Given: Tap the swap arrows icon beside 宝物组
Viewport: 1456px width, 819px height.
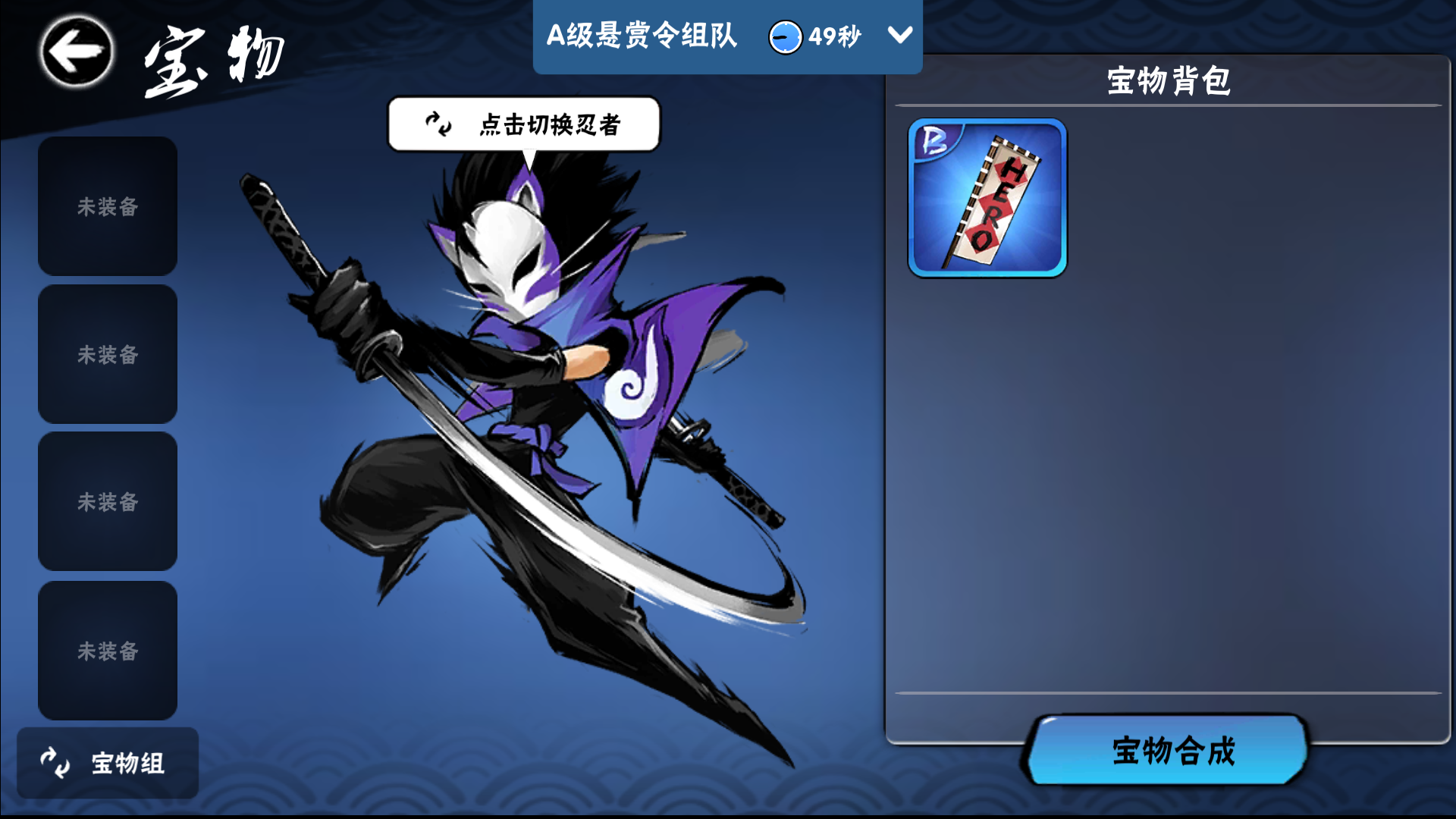Looking at the screenshot, I should (x=53, y=762).
